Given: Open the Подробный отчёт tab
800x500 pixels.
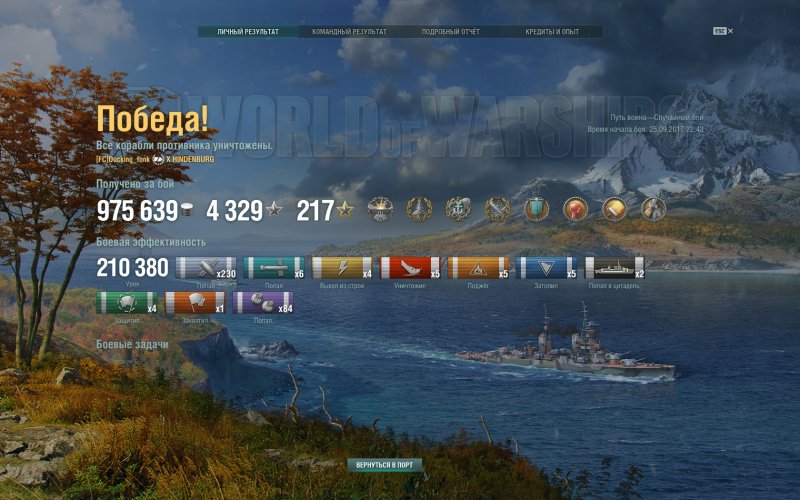Looking at the screenshot, I should pyautogui.click(x=451, y=32).
